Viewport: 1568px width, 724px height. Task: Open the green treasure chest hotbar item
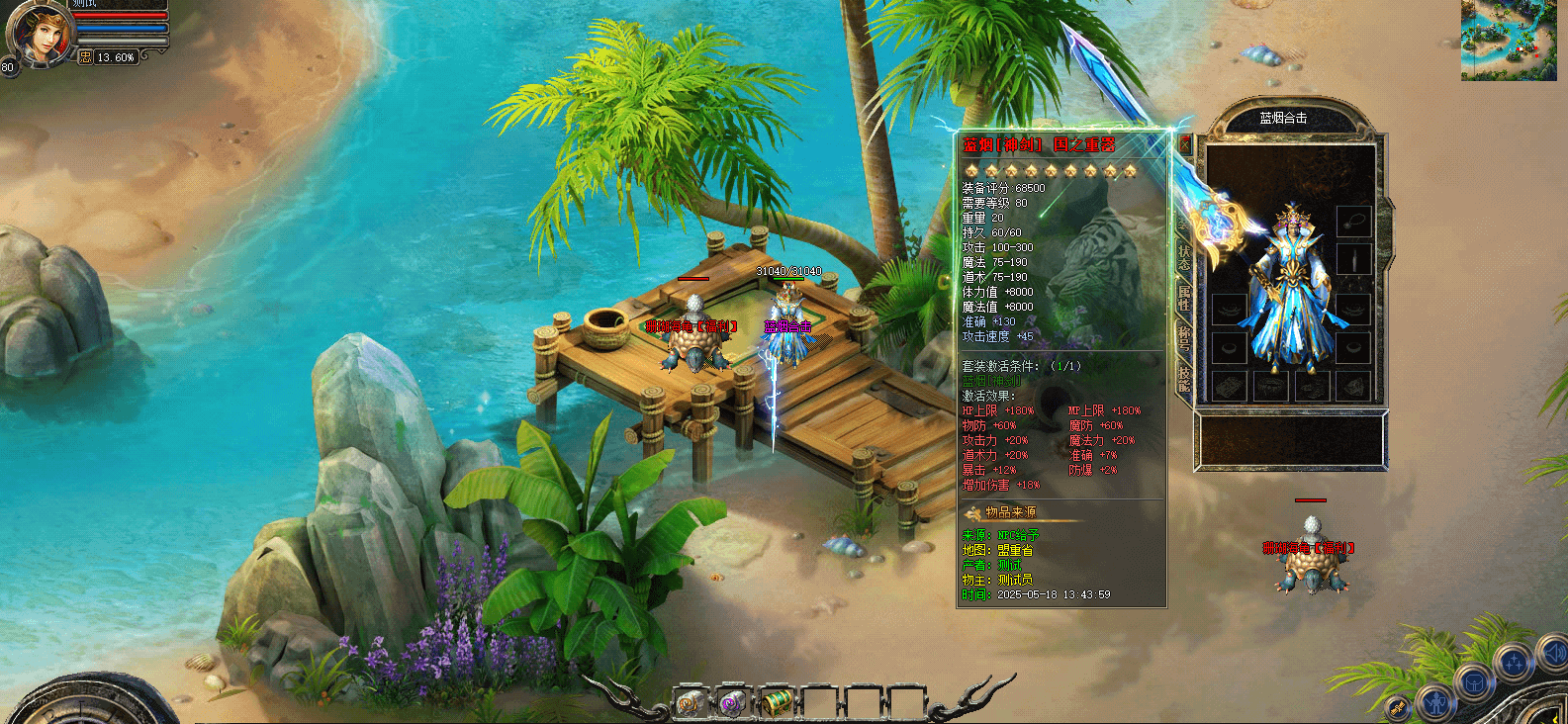777,702
